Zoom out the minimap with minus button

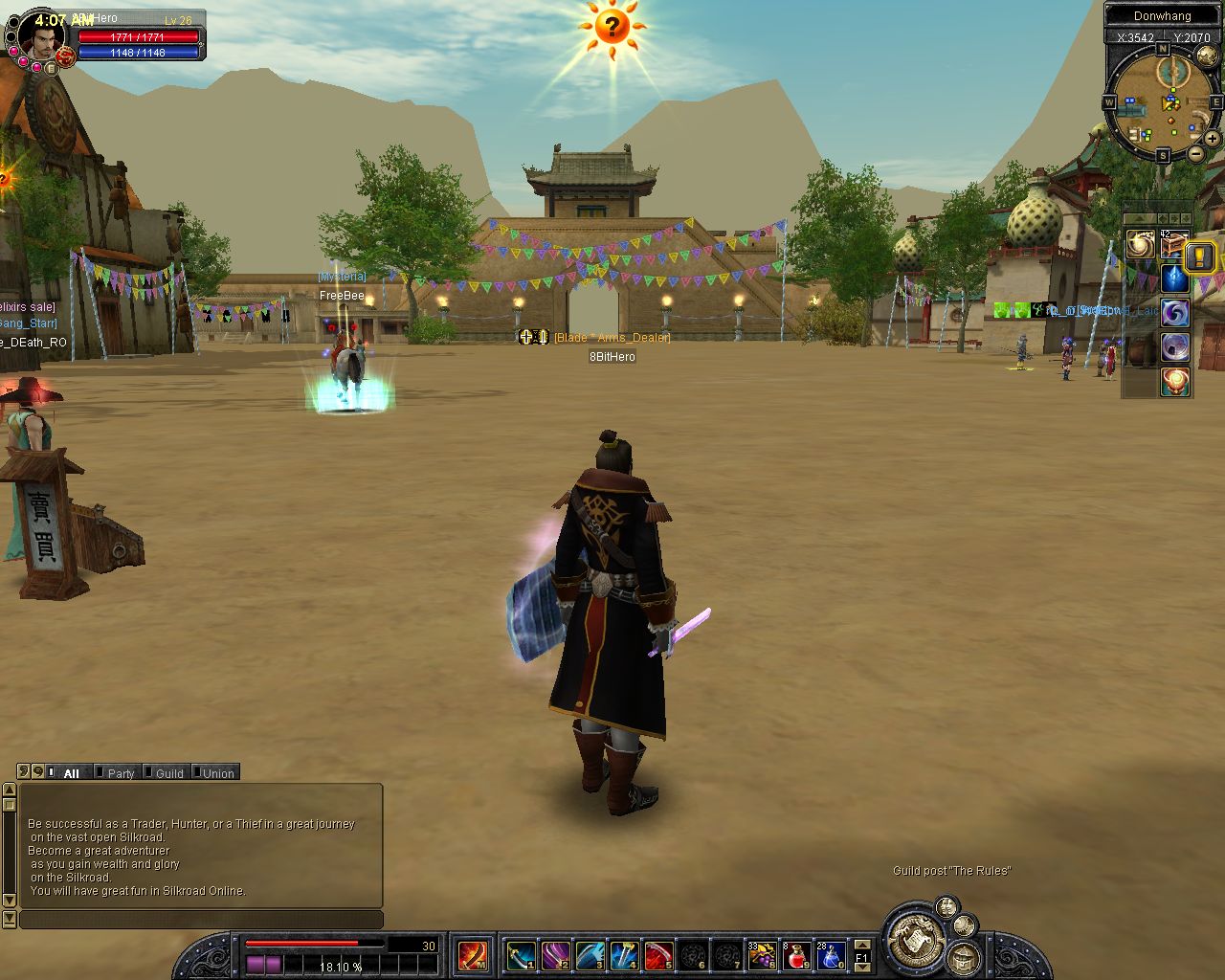[x=1195, y=153]
